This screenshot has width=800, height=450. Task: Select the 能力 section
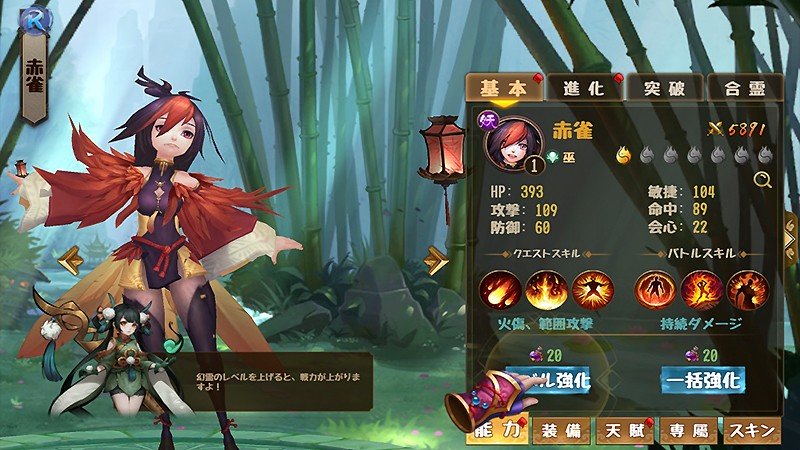pyautogui.click(x=497, y=431)
